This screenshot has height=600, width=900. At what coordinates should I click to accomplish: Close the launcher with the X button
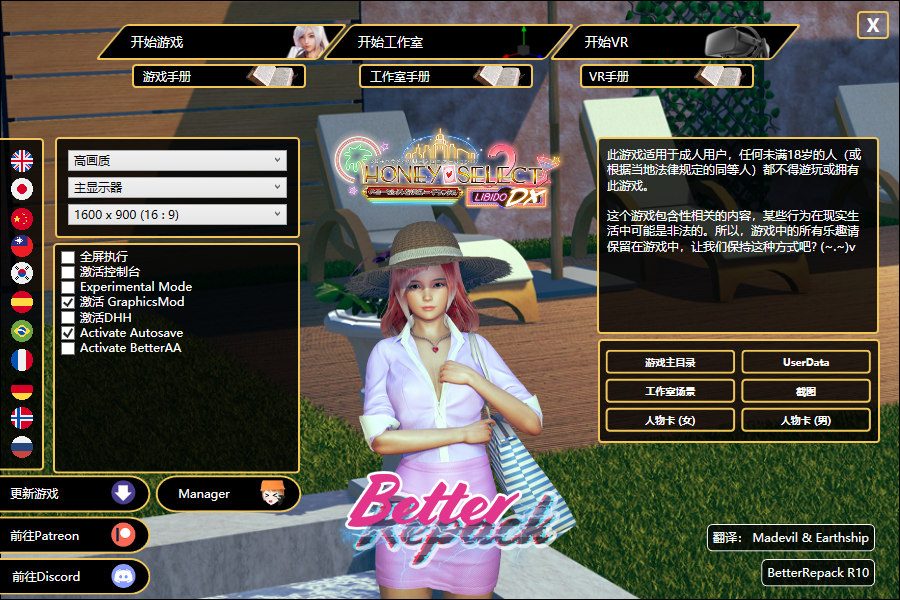(873, 26)
